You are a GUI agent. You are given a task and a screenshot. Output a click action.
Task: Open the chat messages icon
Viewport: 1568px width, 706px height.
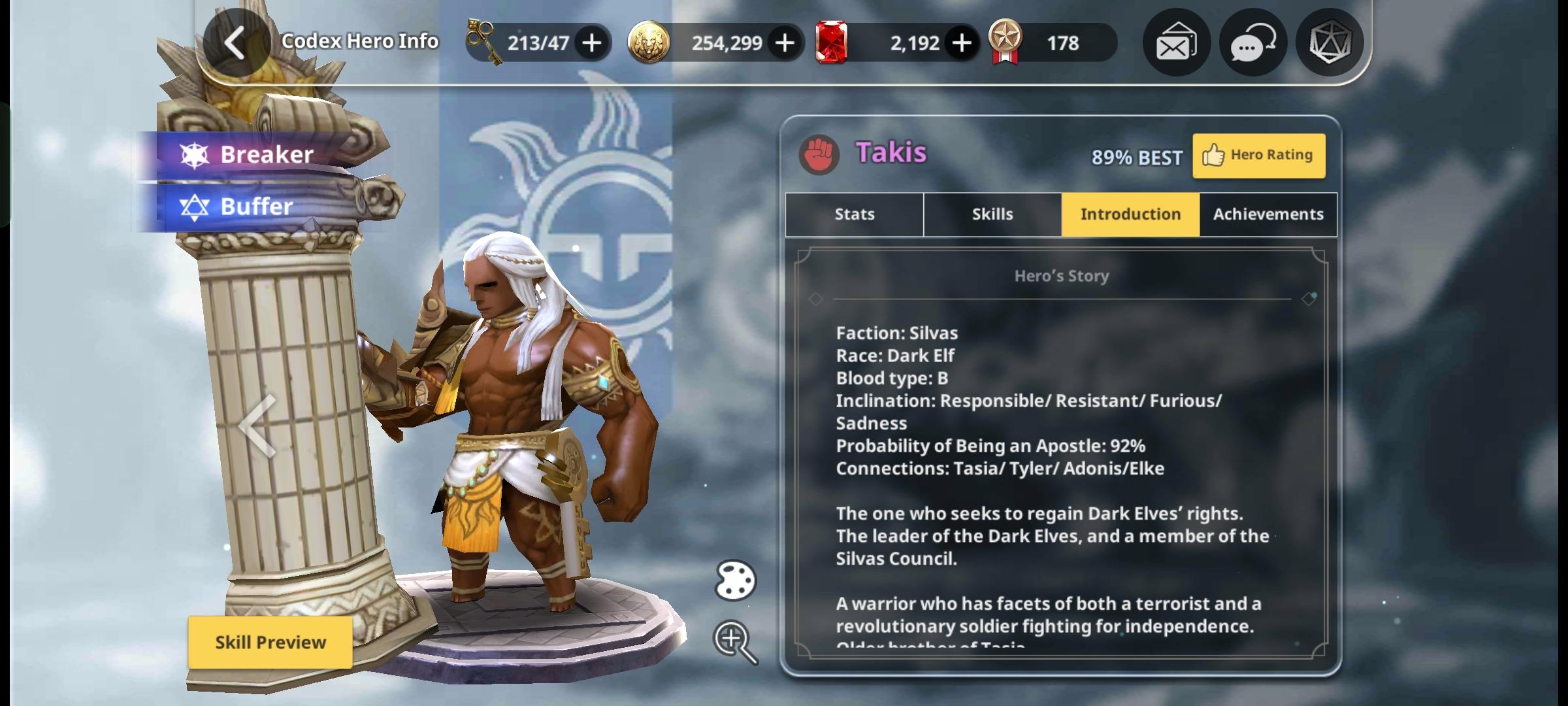coord(1253,42)
